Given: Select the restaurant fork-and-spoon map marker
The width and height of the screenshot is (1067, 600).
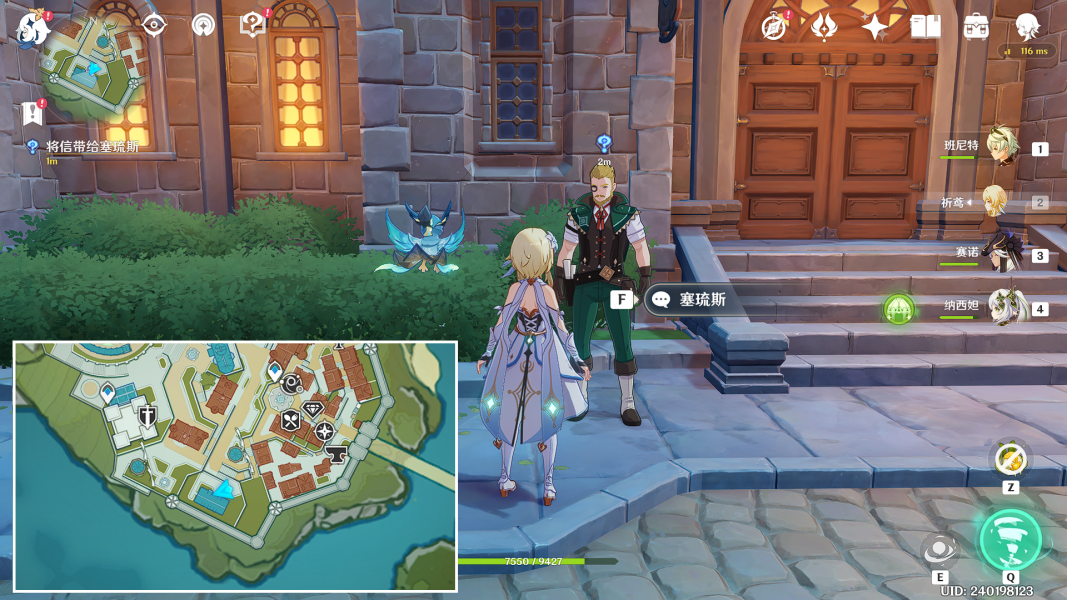Looking at the screenshot, I should pyautogui.click(x=290, y=421).
